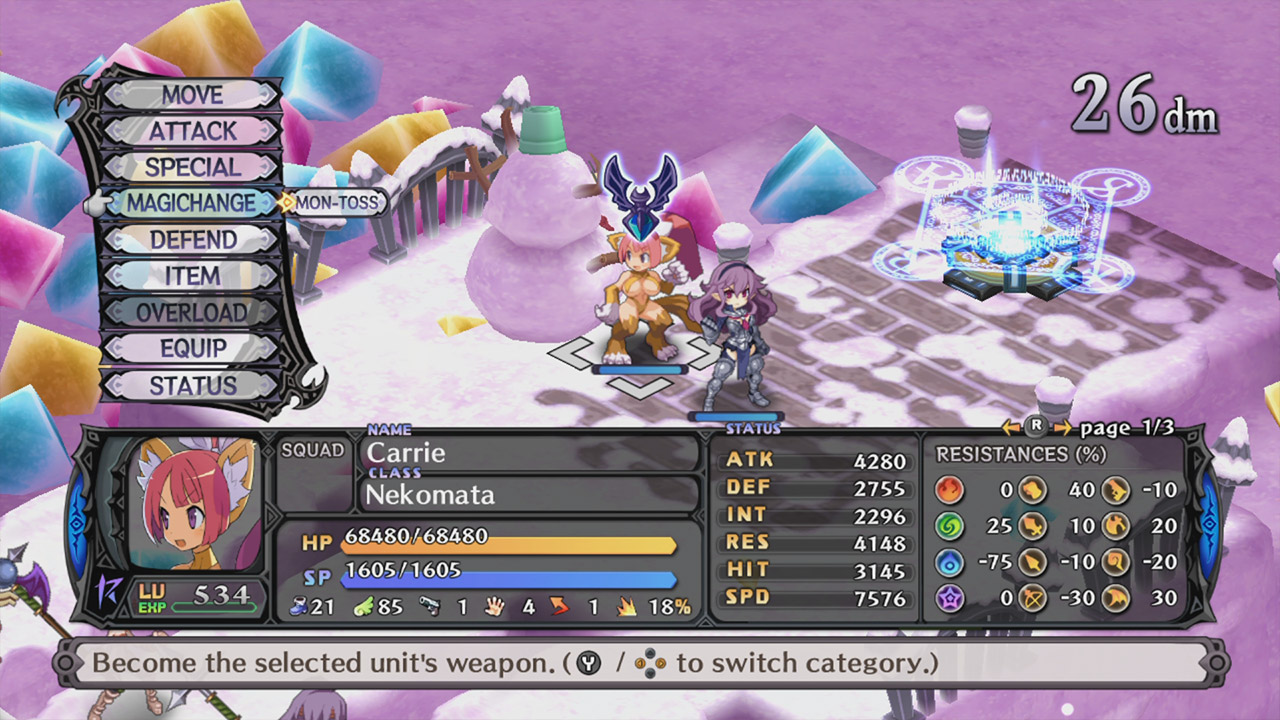The height and width of the screenshot is (720, 1280).
Task: Select the bow weapon resistance icon
Action: 1032,598
